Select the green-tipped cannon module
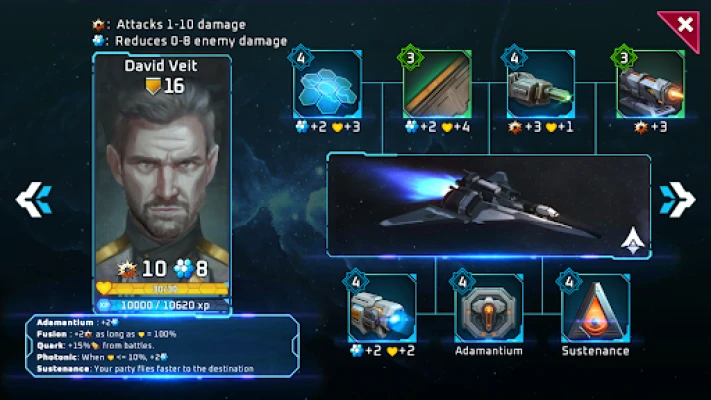This screenshot has height=400, width=711. pos(541,86)
